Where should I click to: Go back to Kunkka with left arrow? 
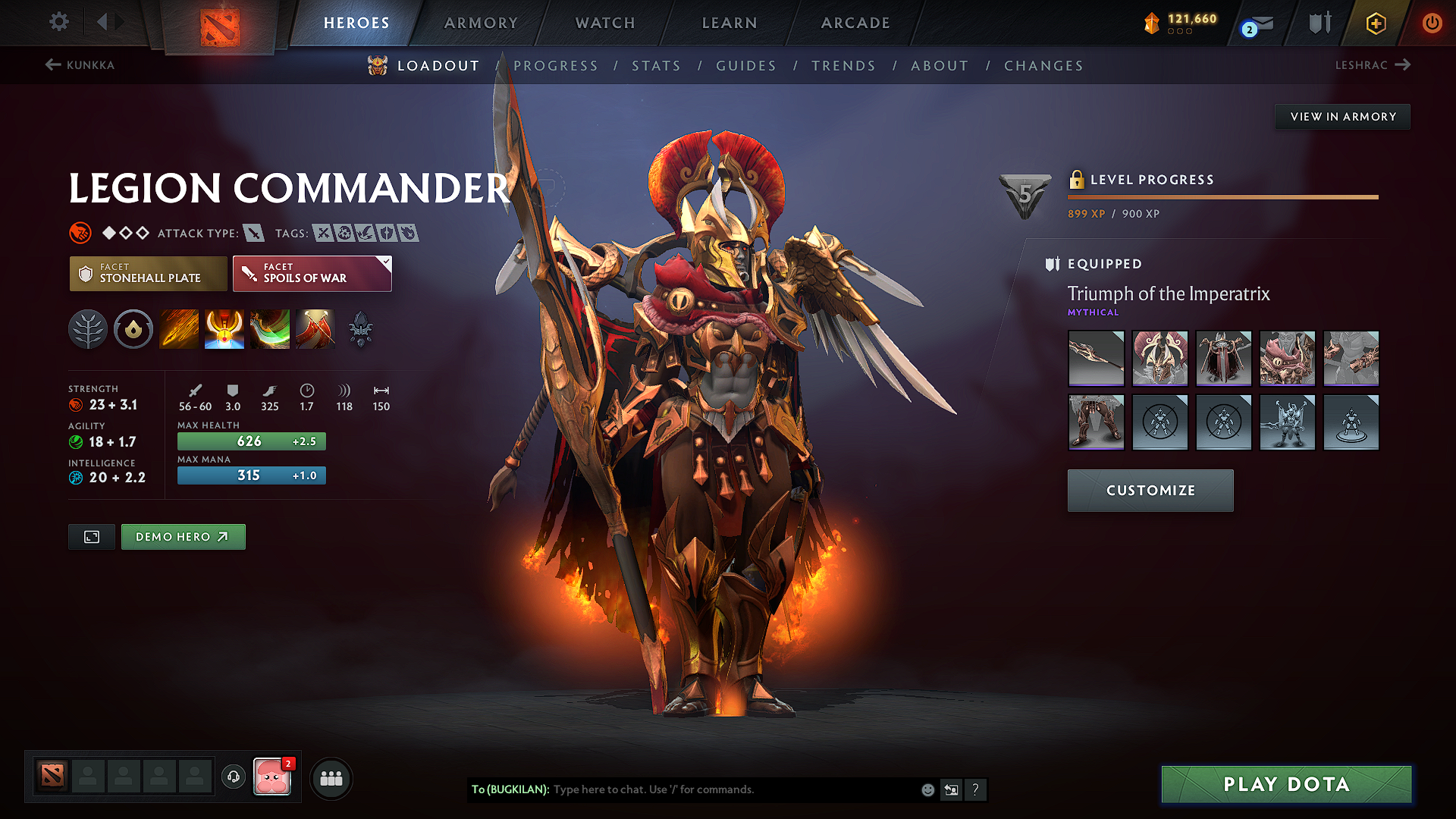point(52,65)
